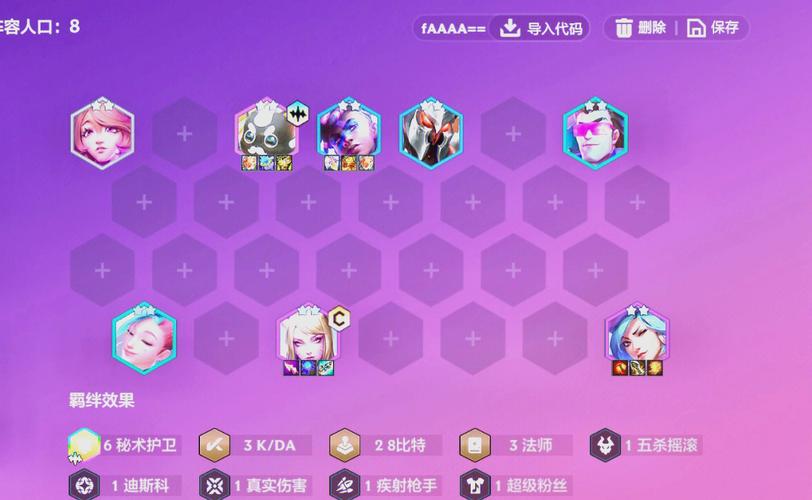Image resolution: width=812 pixels, height=500 pixels.
Task: Show the 真实伤害 trait details
Action: coord(255,486)
